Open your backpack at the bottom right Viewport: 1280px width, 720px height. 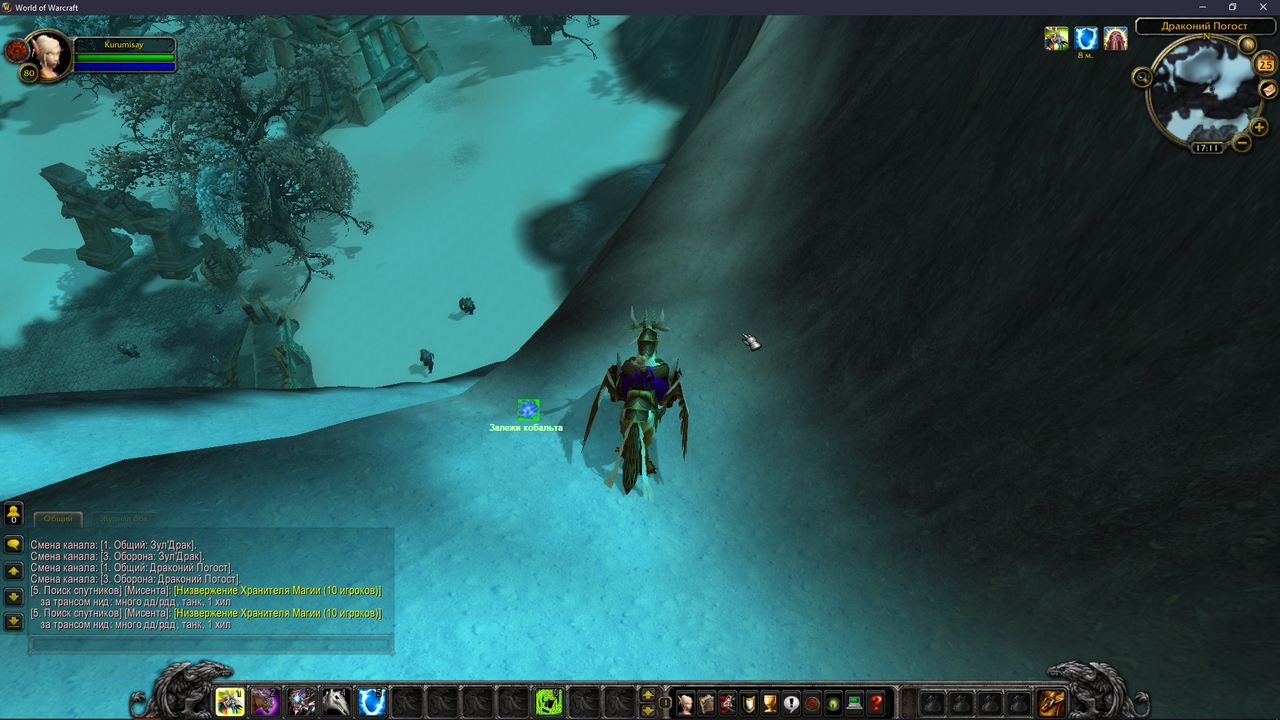1051,702
